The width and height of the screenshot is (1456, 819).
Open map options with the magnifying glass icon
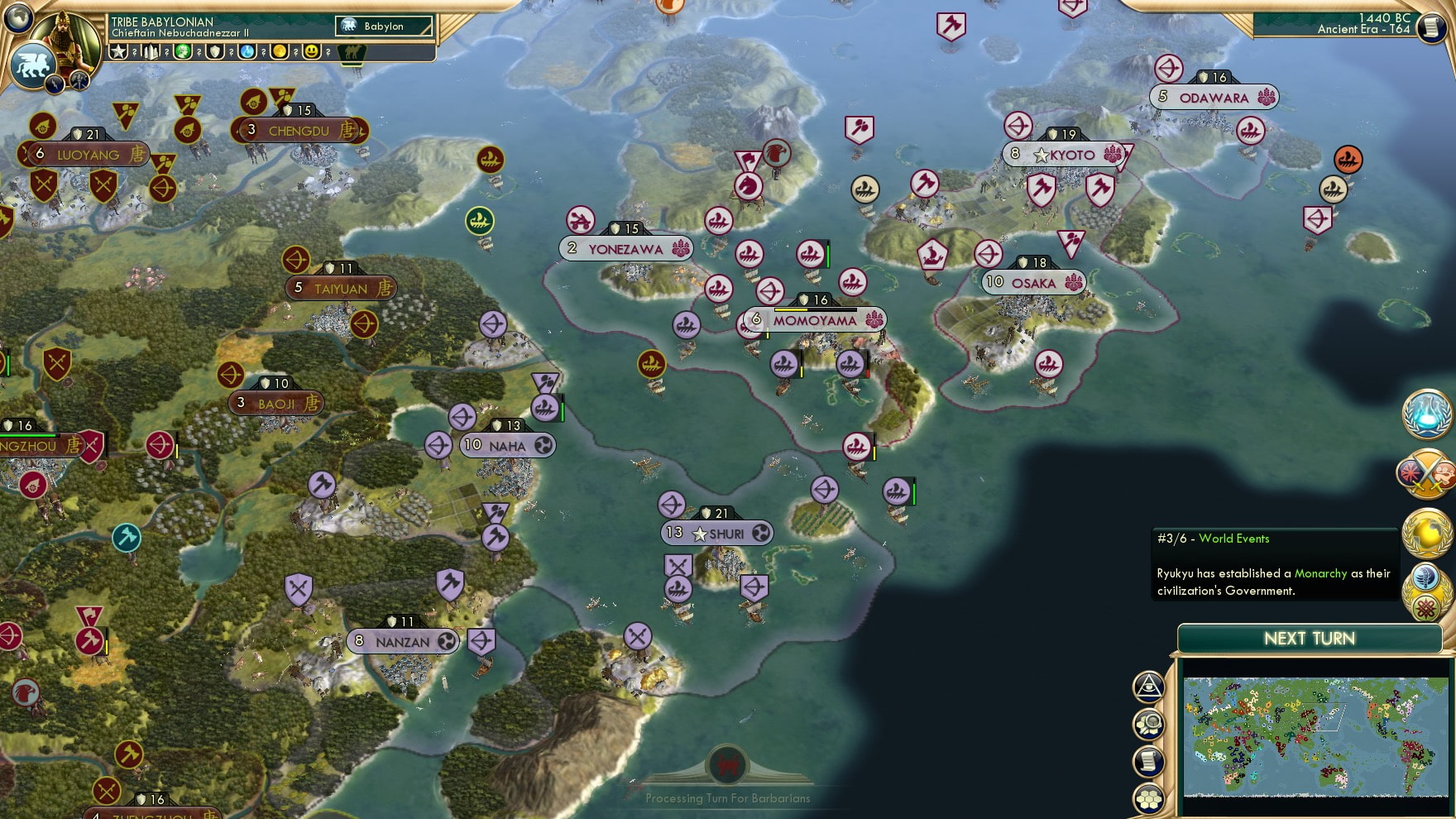pyautogui.click(x=1148, y=722)
